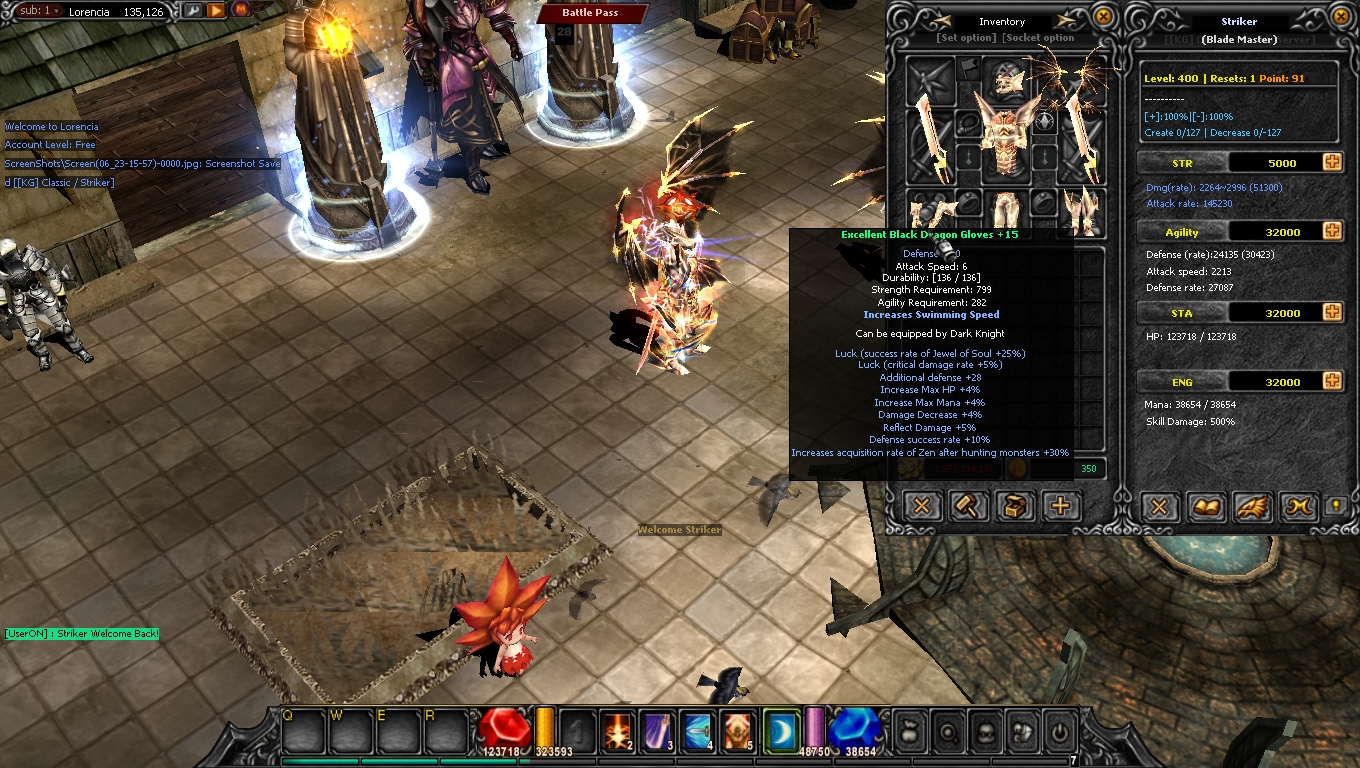
Task: Click the magnifier icon near the top-left minimap area
Action: [192, 12]
